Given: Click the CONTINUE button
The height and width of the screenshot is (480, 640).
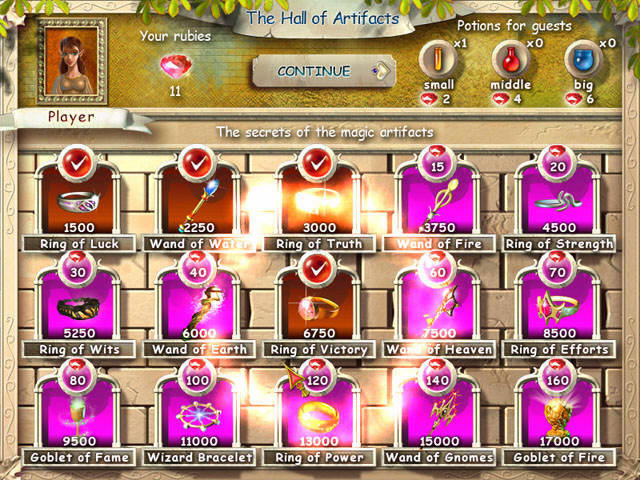Looking at the screenshot, I should pos(318,72).
